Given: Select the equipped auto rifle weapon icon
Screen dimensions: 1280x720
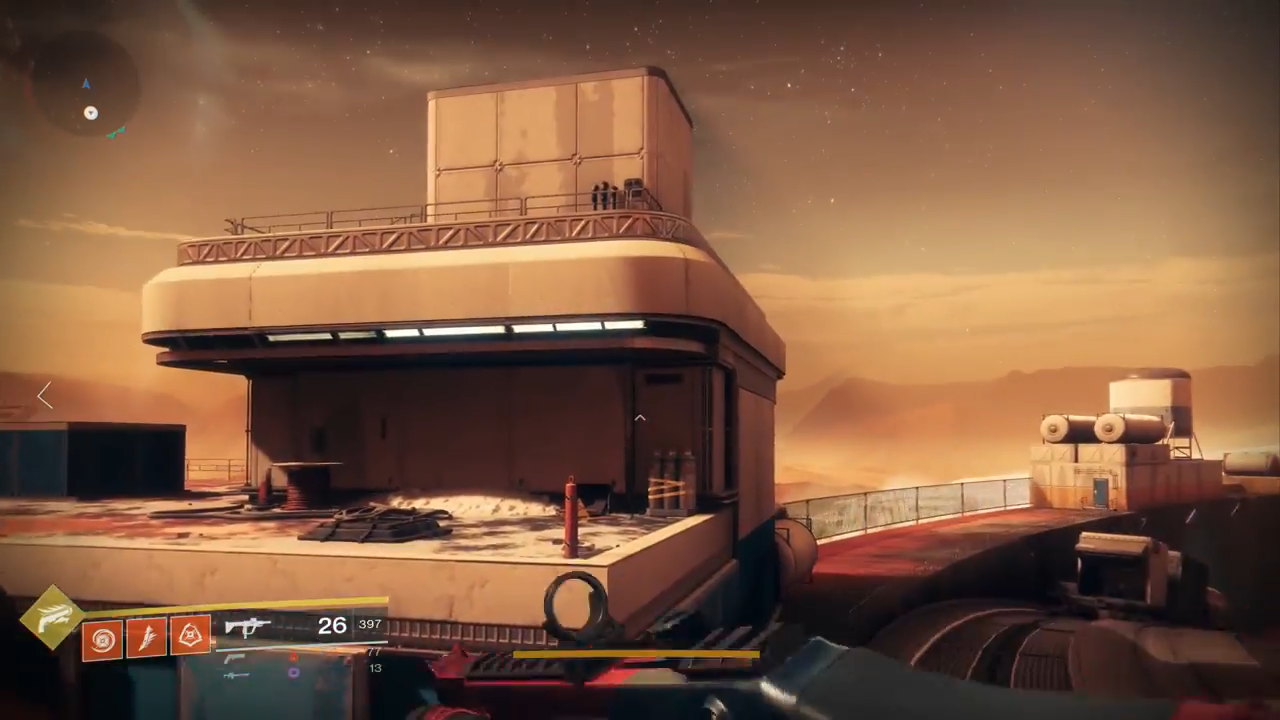Looking at the screenshot, I should 247,627.
